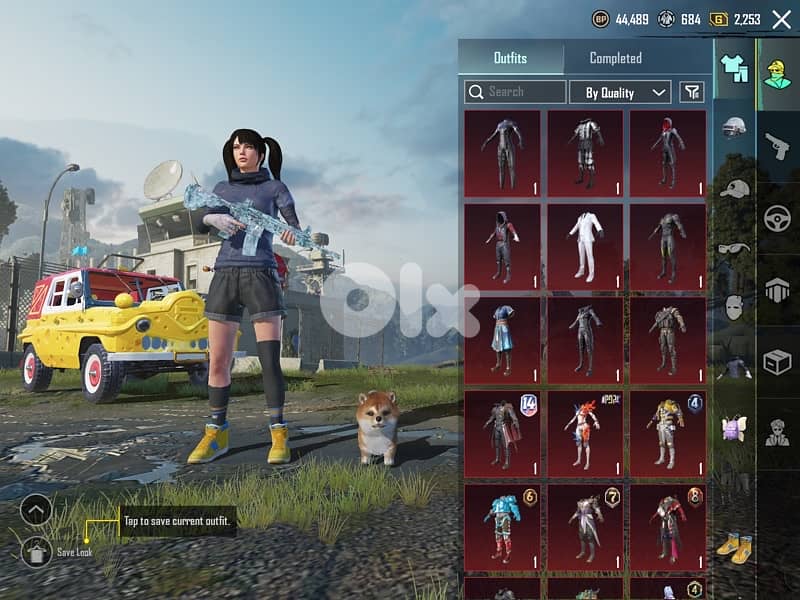This screenshot has height=600, width=800.
Task: Select the Outfits tab
Action: click(x=510, y=59)
